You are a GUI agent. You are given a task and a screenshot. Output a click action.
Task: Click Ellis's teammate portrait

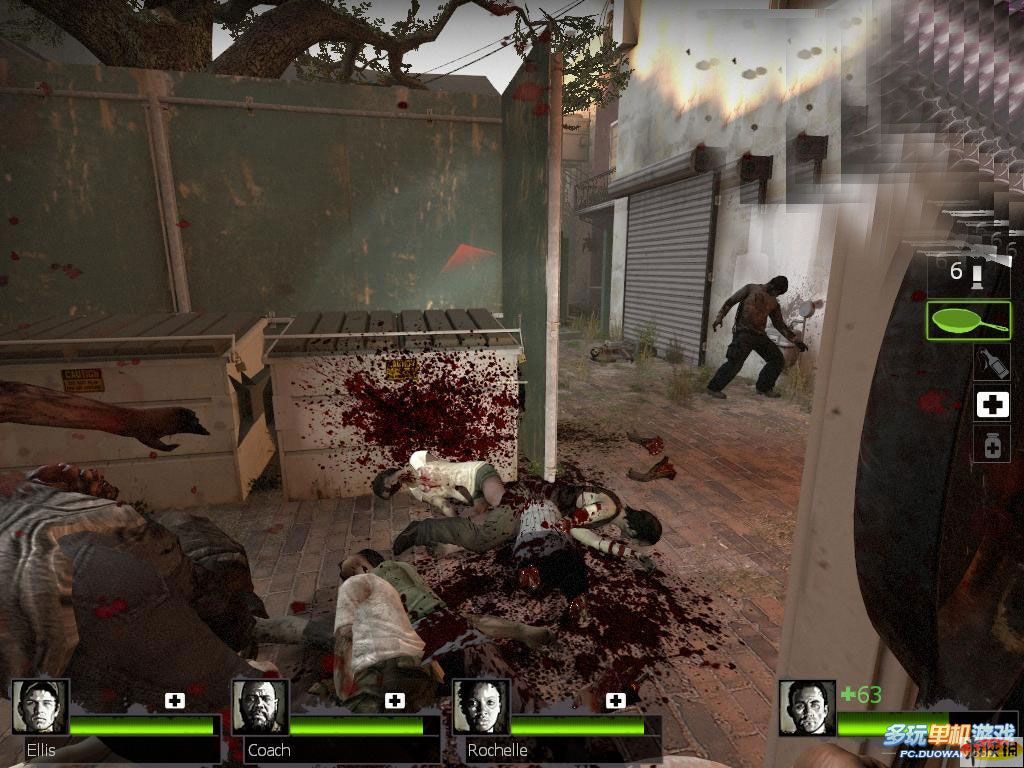tap(41, 707)
